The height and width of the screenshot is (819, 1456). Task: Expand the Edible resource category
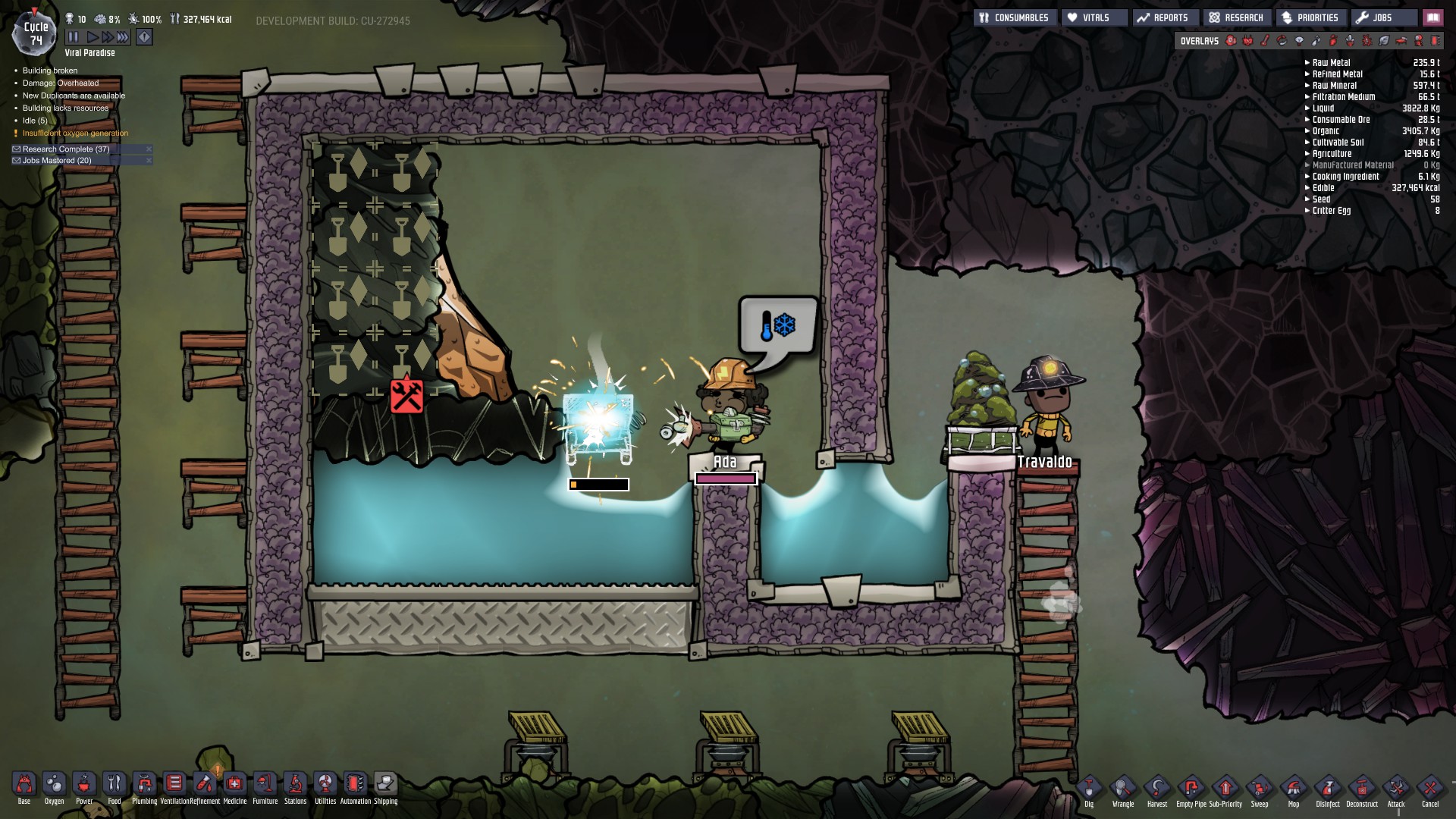(1309, 187)
